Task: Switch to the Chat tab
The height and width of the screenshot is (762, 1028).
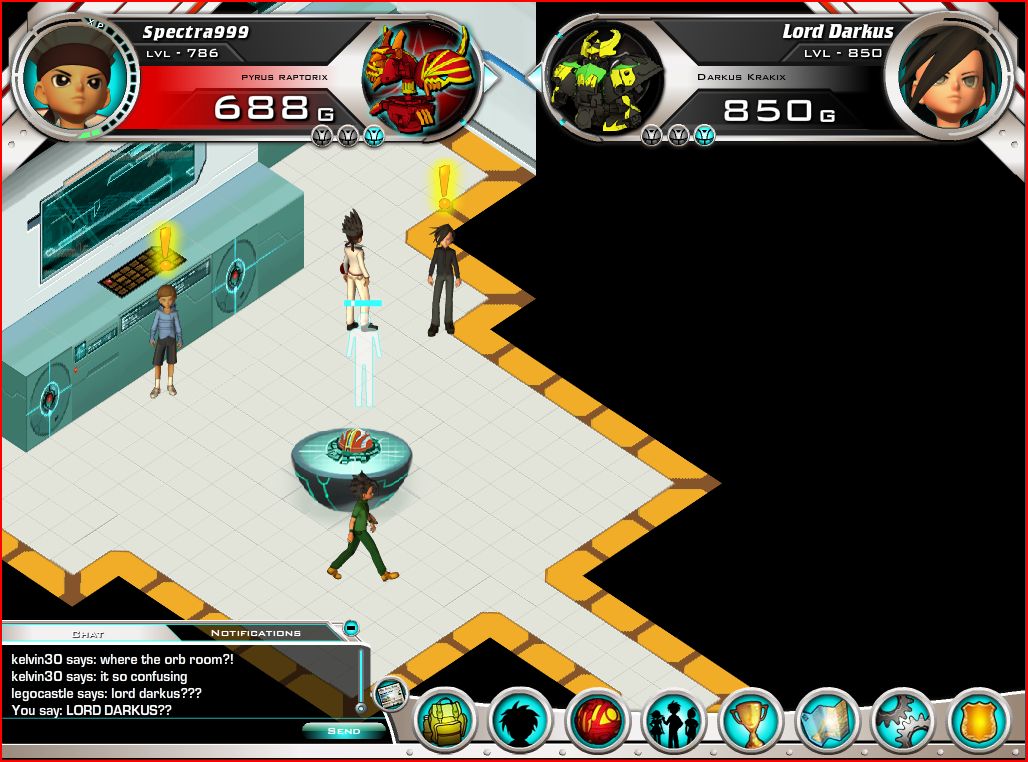Action: pyautogui.click(x=88, y=633)
